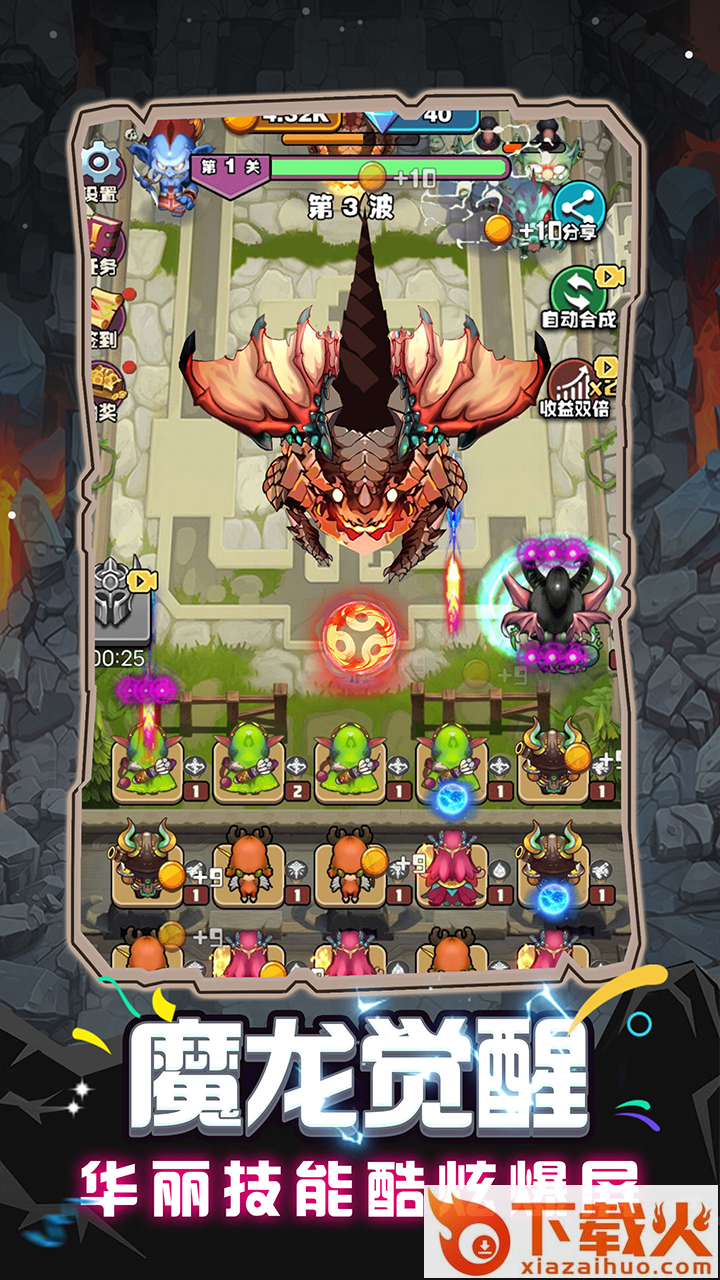
Task: Open the gear Settings menu
Action: click(101, 170)
